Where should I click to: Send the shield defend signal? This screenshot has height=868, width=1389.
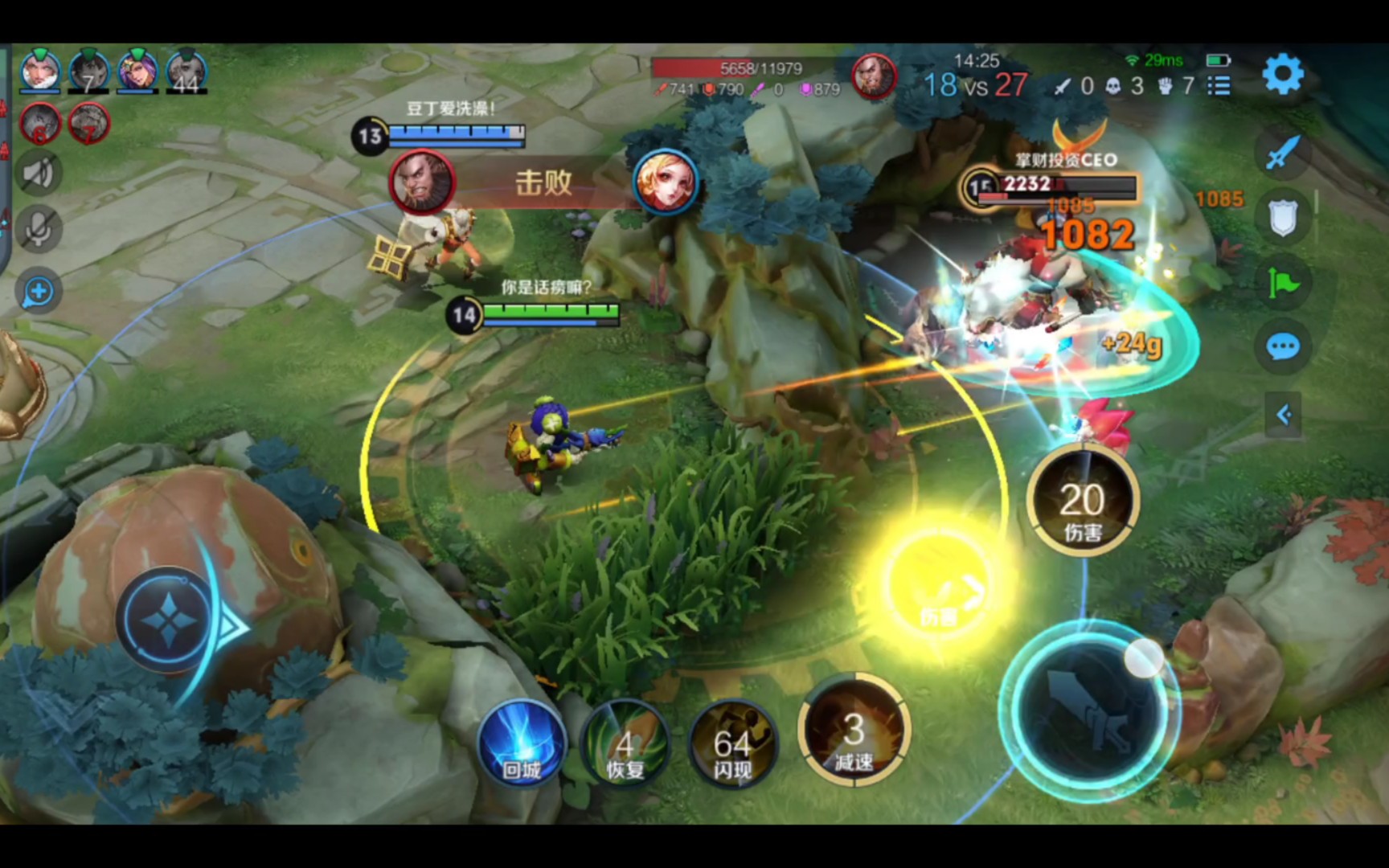click(1282, 217)
